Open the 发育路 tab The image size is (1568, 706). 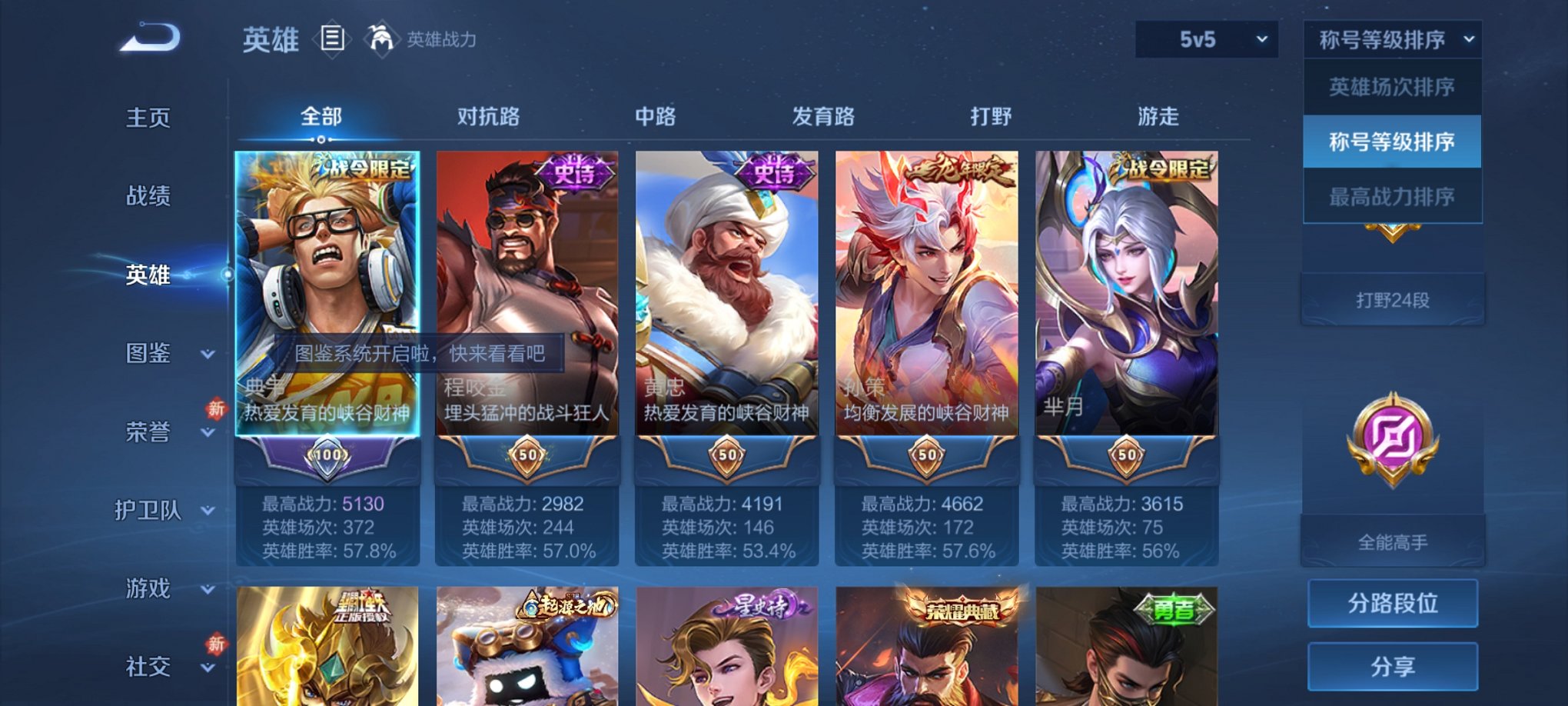(x=822, y=116)
